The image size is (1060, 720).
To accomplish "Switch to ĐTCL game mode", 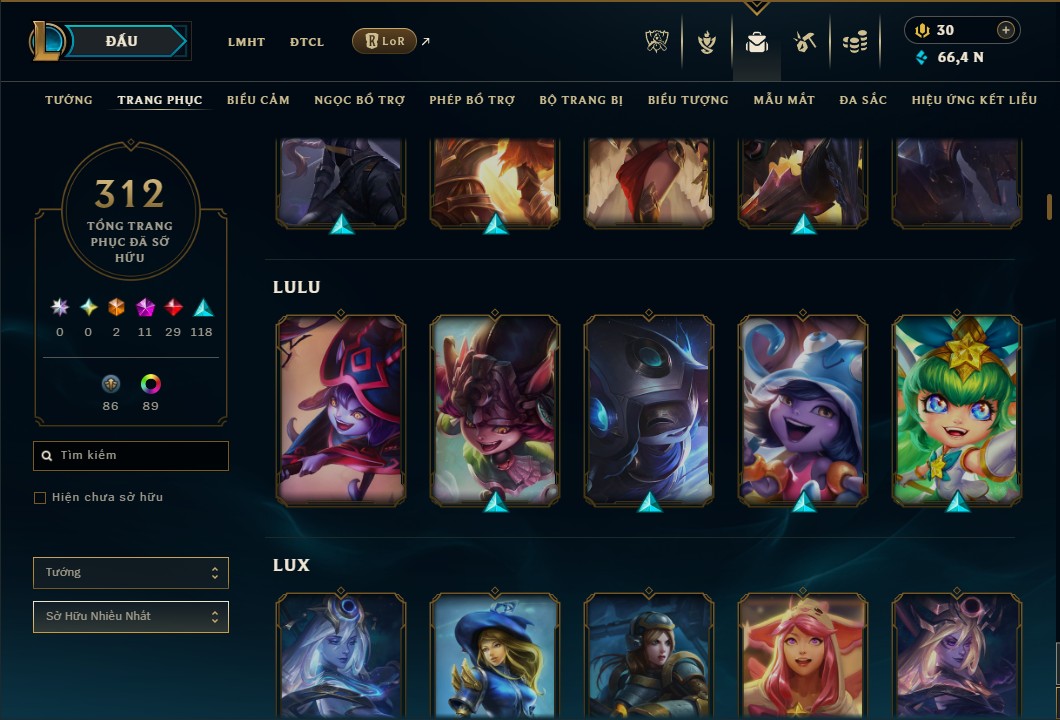I will pos(307,42).
